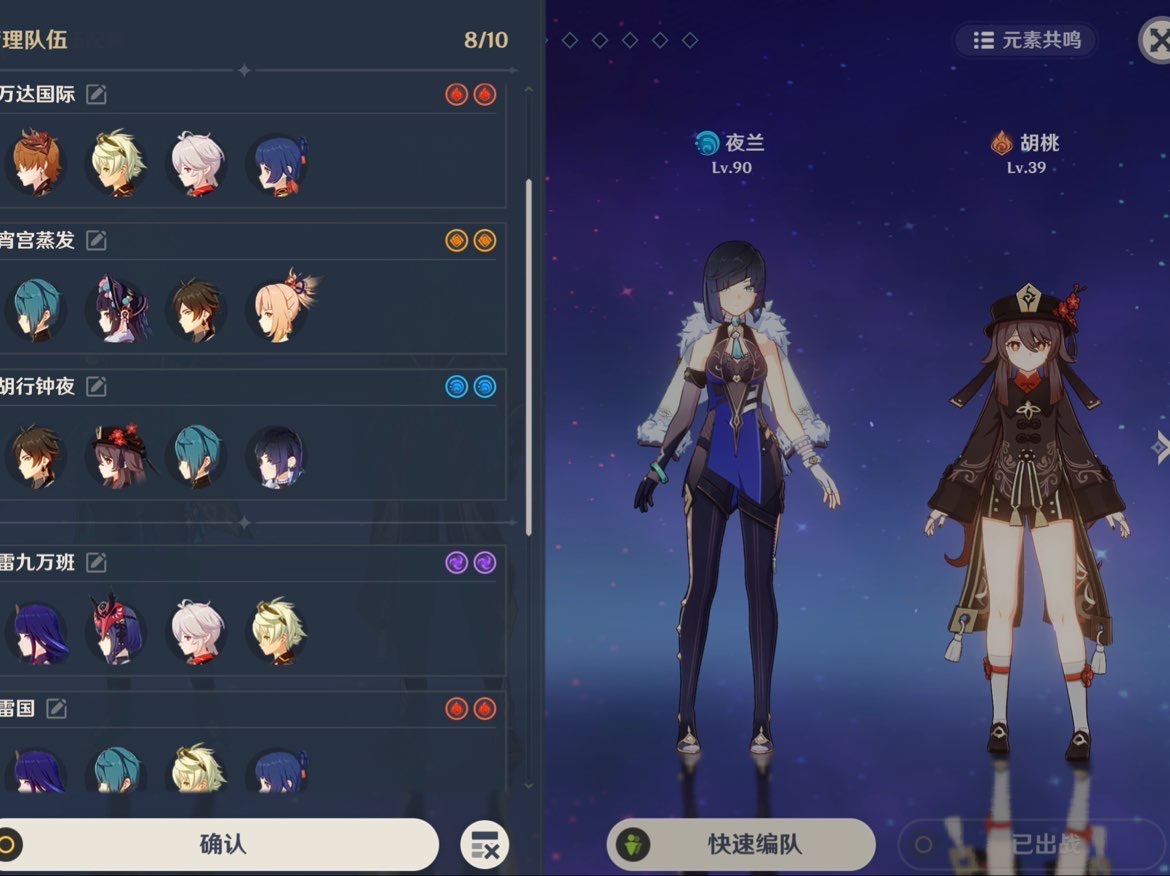This screenshot has width=1170, height=876.
Task: Select Hu Tao's portrait in 胡行钟夜 team
Action: (x=118, y=456)
